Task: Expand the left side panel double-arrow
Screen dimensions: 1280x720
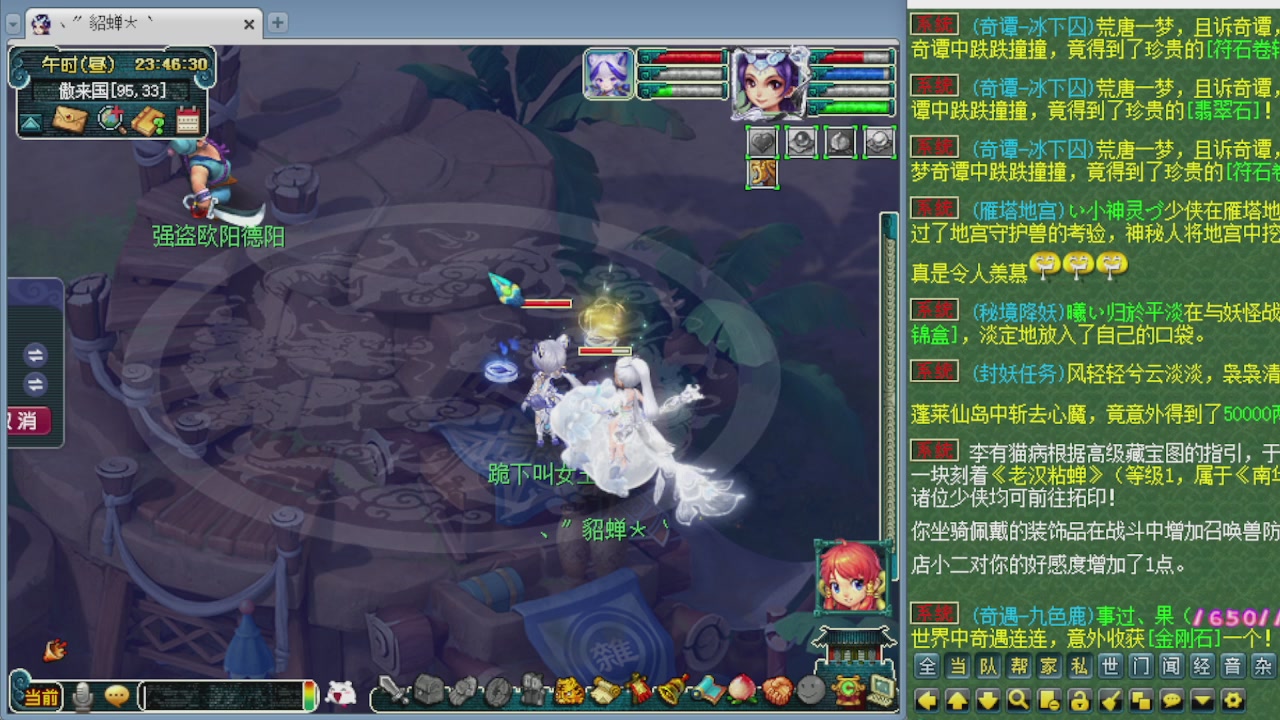Action: (37, 357)
